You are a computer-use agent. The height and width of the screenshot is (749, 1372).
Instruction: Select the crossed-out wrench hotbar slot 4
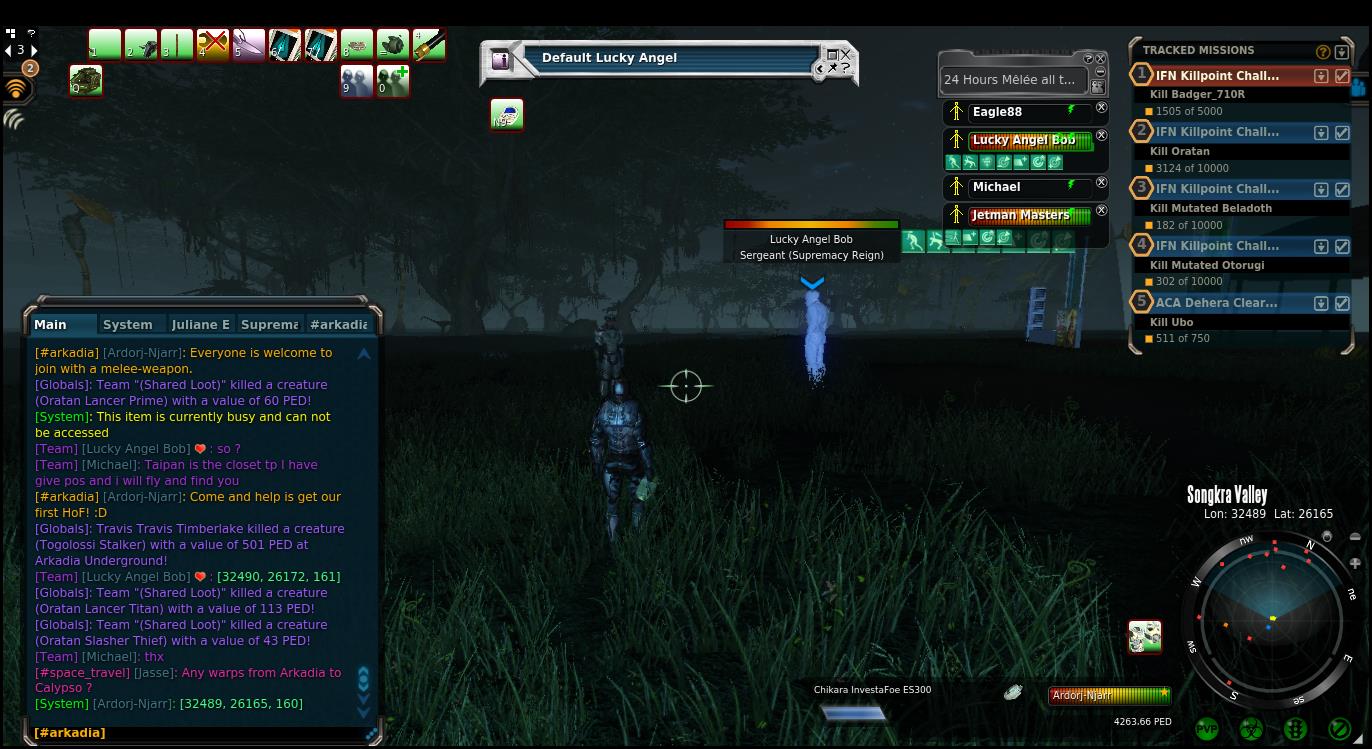tap(213, 45)
